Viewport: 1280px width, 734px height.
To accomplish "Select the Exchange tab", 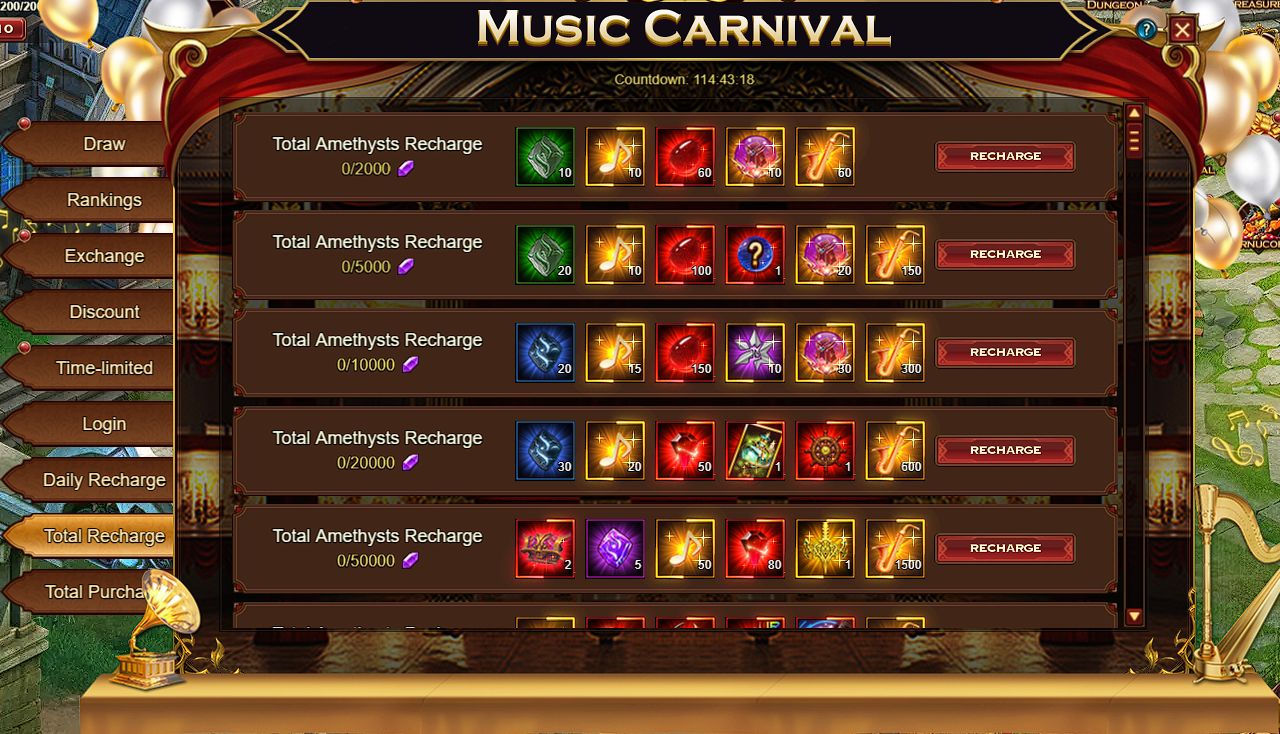I will pyautogui.click(x=104, y=256).
